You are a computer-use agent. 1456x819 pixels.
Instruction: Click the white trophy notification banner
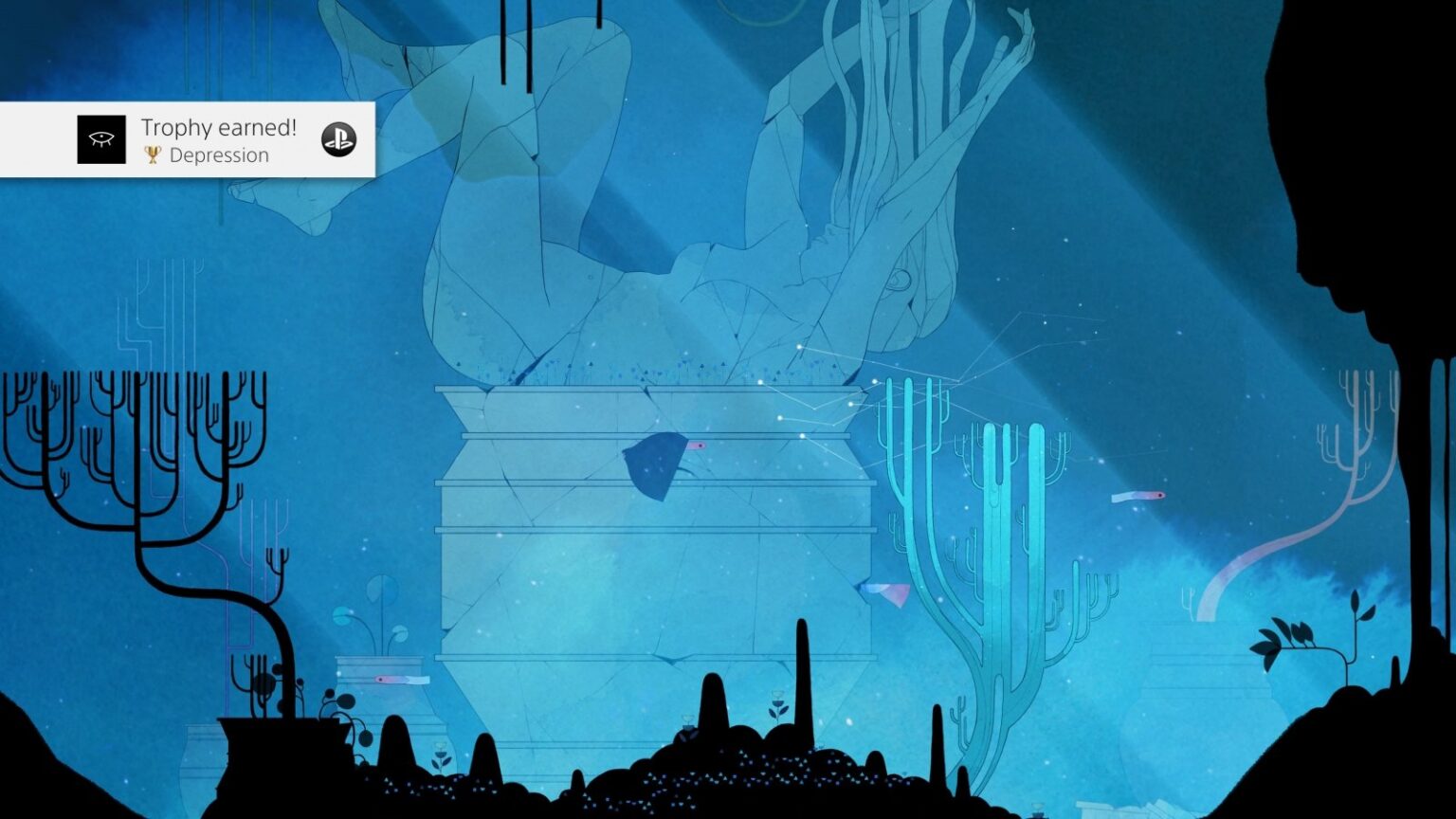pyautogui.click(x=190, y=139)
